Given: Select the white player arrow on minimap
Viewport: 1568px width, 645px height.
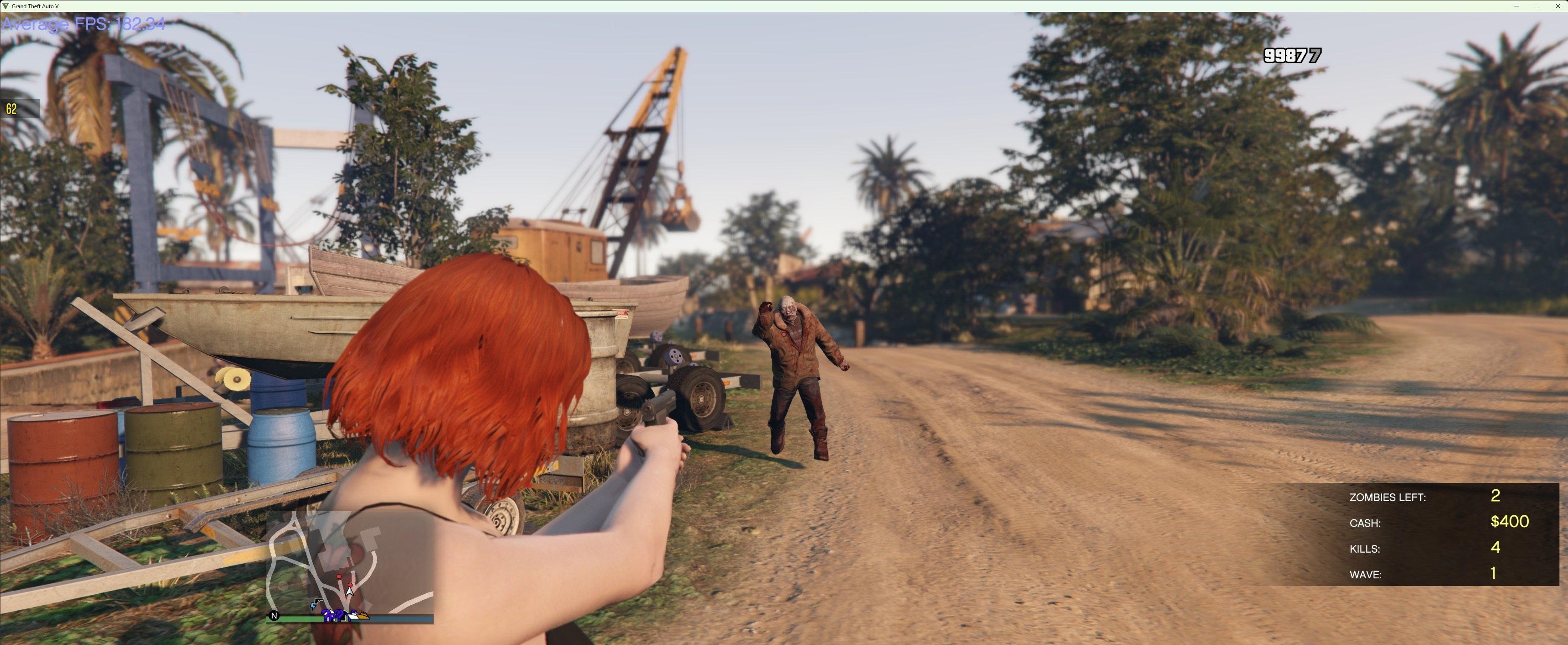Looking at the screenshot, I should tap(350, 590).
